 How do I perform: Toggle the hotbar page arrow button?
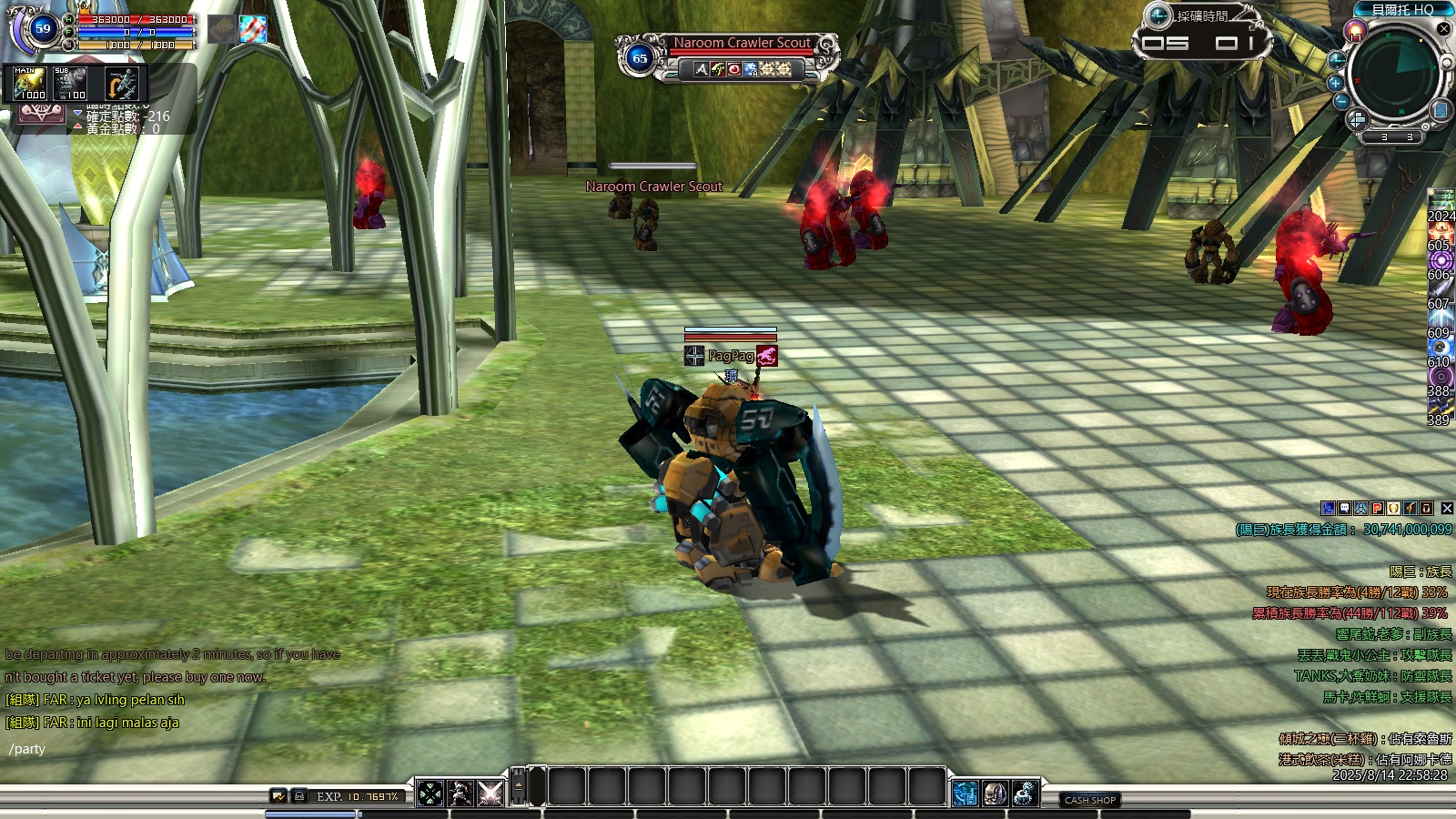tap(519, 786)
